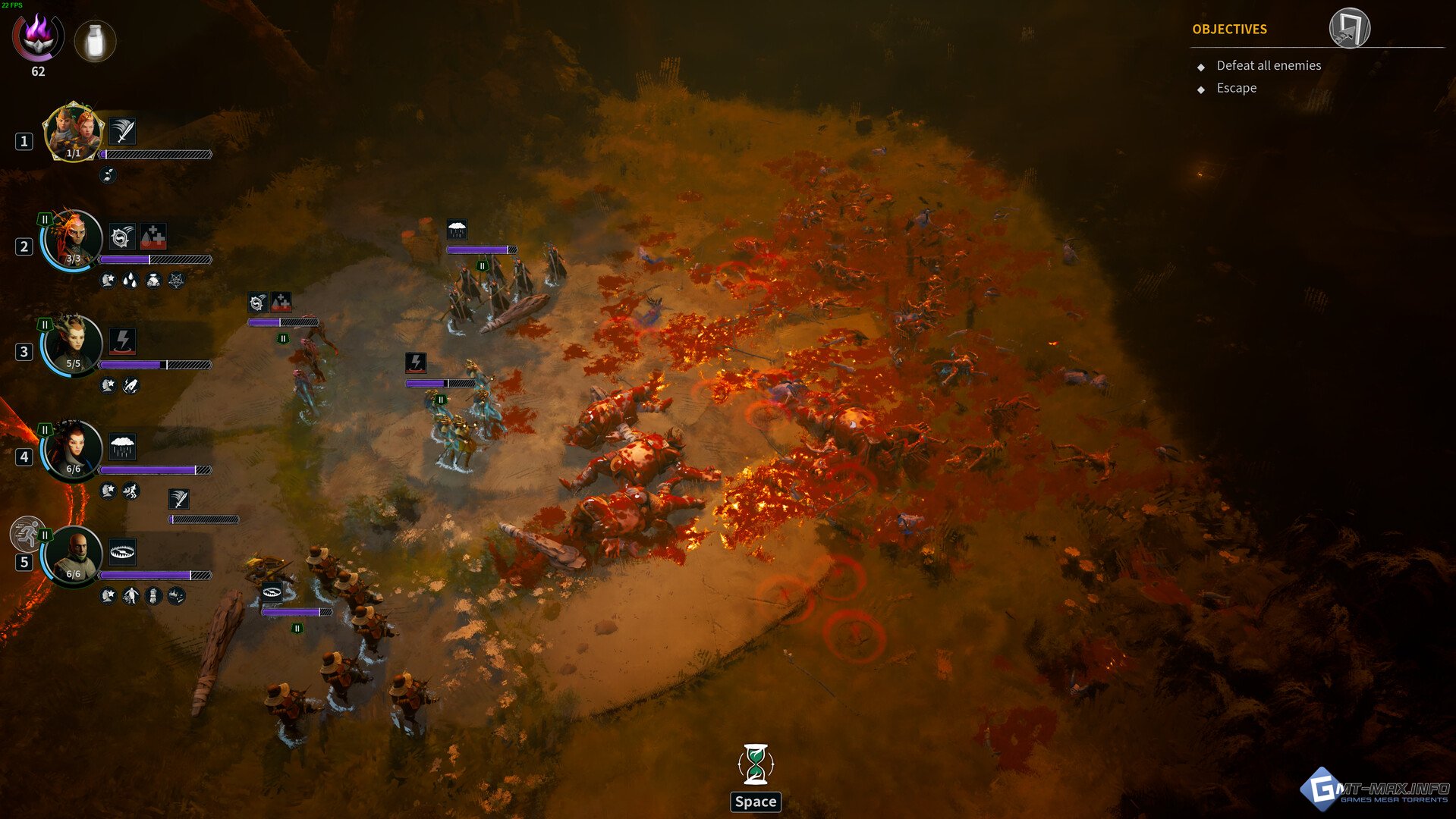Screen dimensions: 1456x819
Task: Activate the blood drop healing ability
Action: 153,237
